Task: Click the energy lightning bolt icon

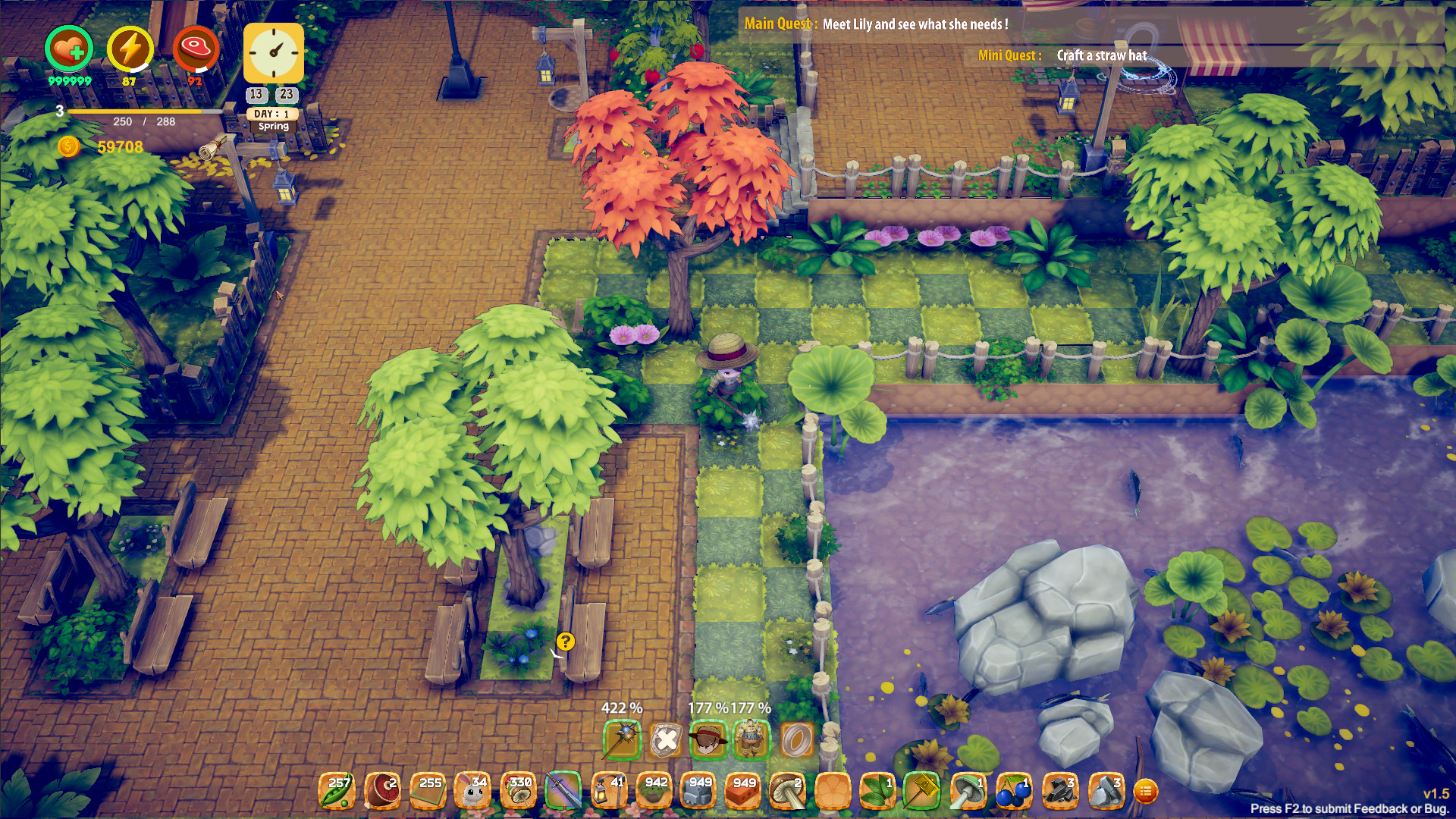Action: [129, 49]
